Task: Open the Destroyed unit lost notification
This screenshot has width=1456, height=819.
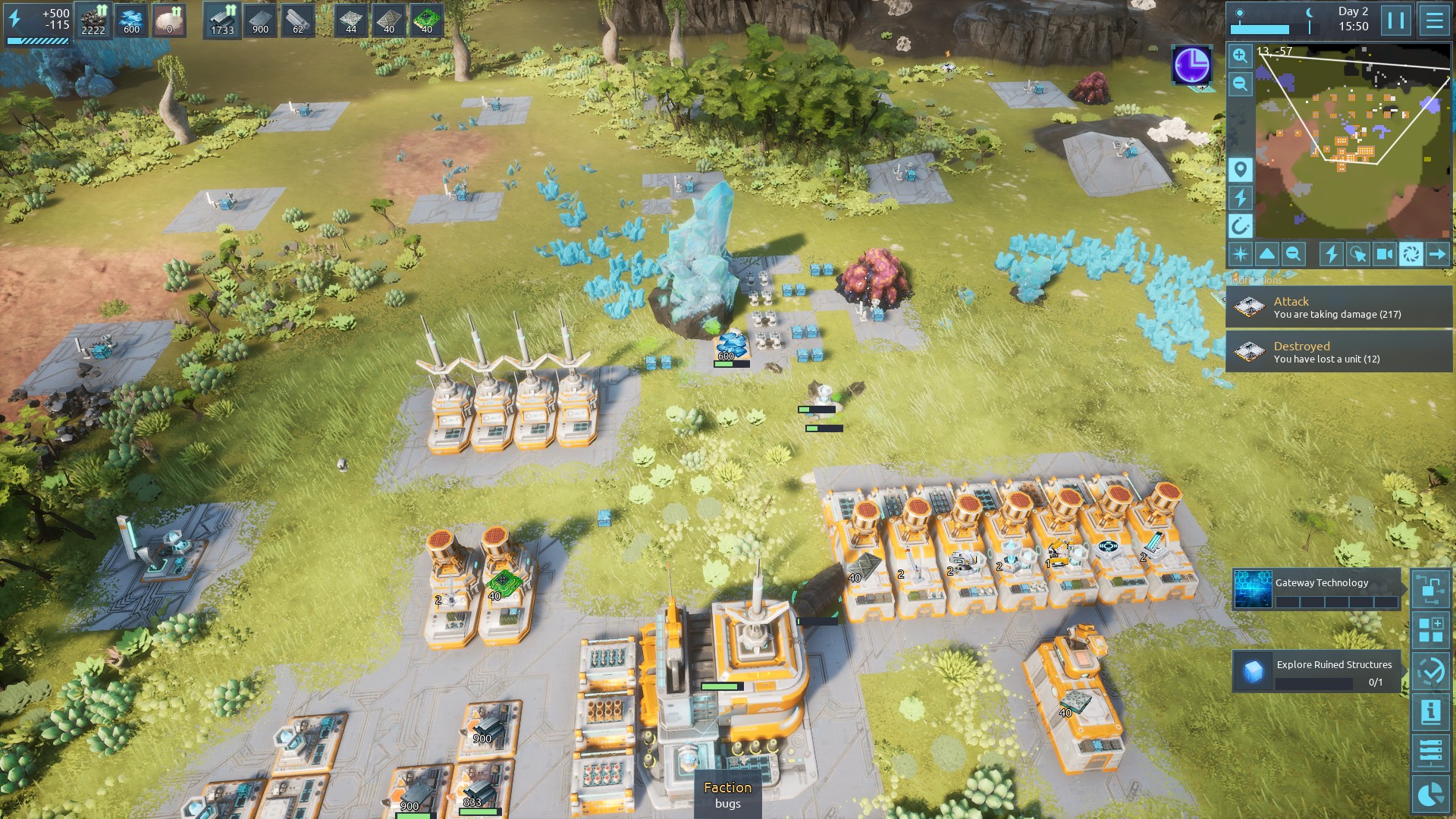Action: [x=1338, y=352]
